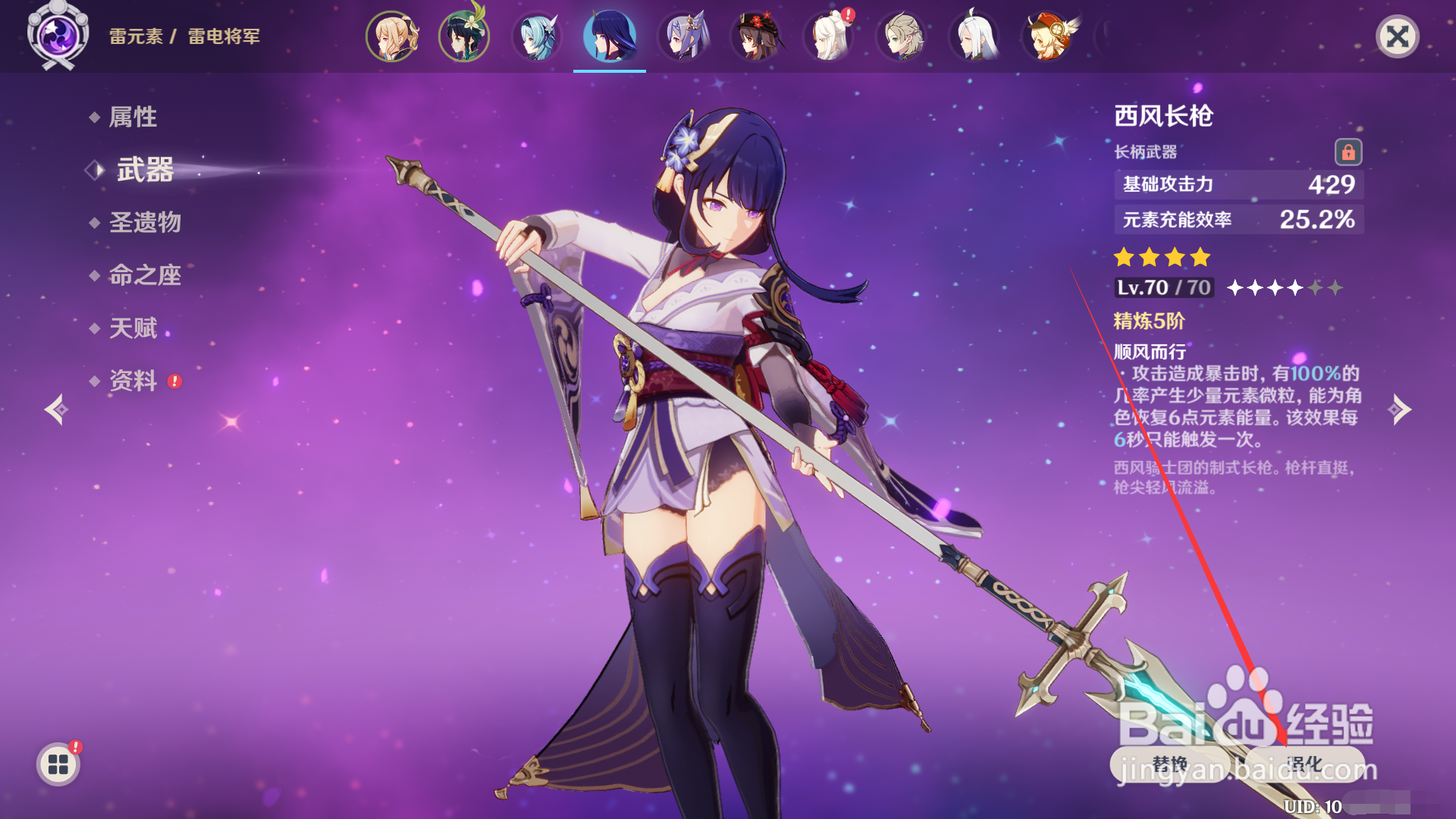Select blonde Jean's portrait
Viewport: 1456px width, 819px height.
[391, 36]
